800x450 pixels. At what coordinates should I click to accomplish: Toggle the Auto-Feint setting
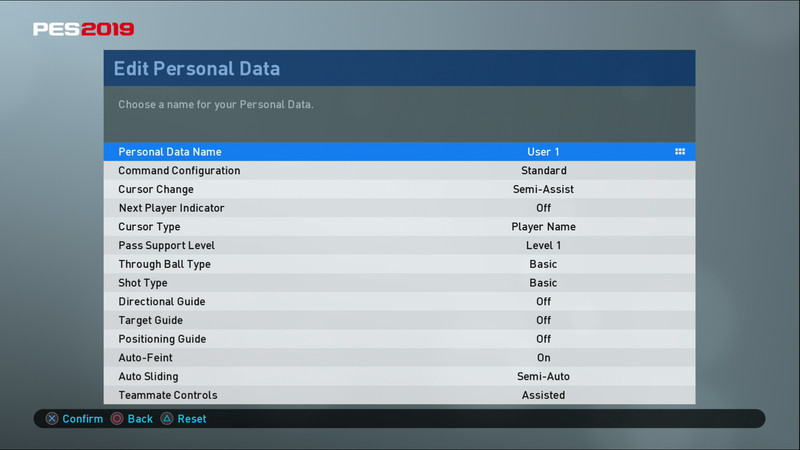pyautogui.click(x=400, y=357)
